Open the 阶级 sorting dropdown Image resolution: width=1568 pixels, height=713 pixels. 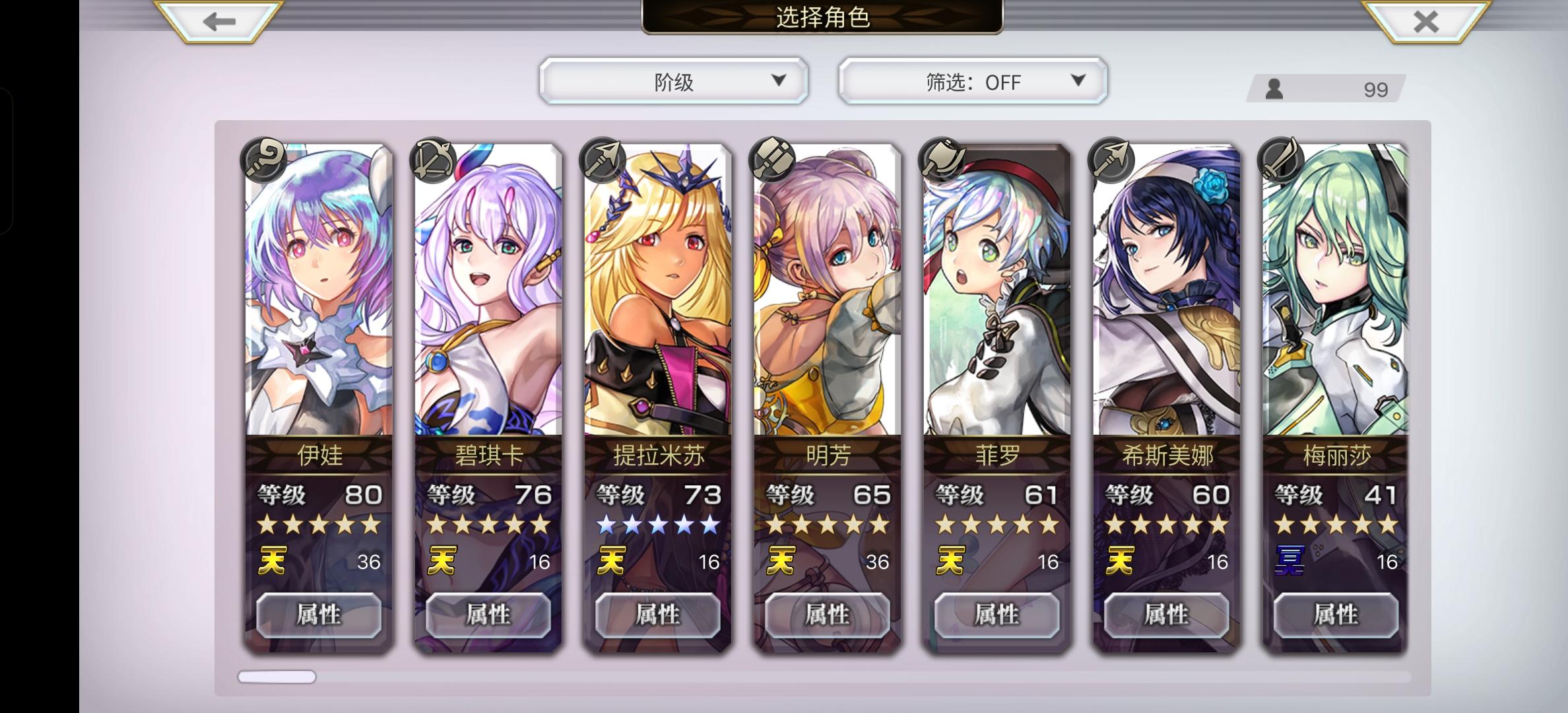(672, 81)
